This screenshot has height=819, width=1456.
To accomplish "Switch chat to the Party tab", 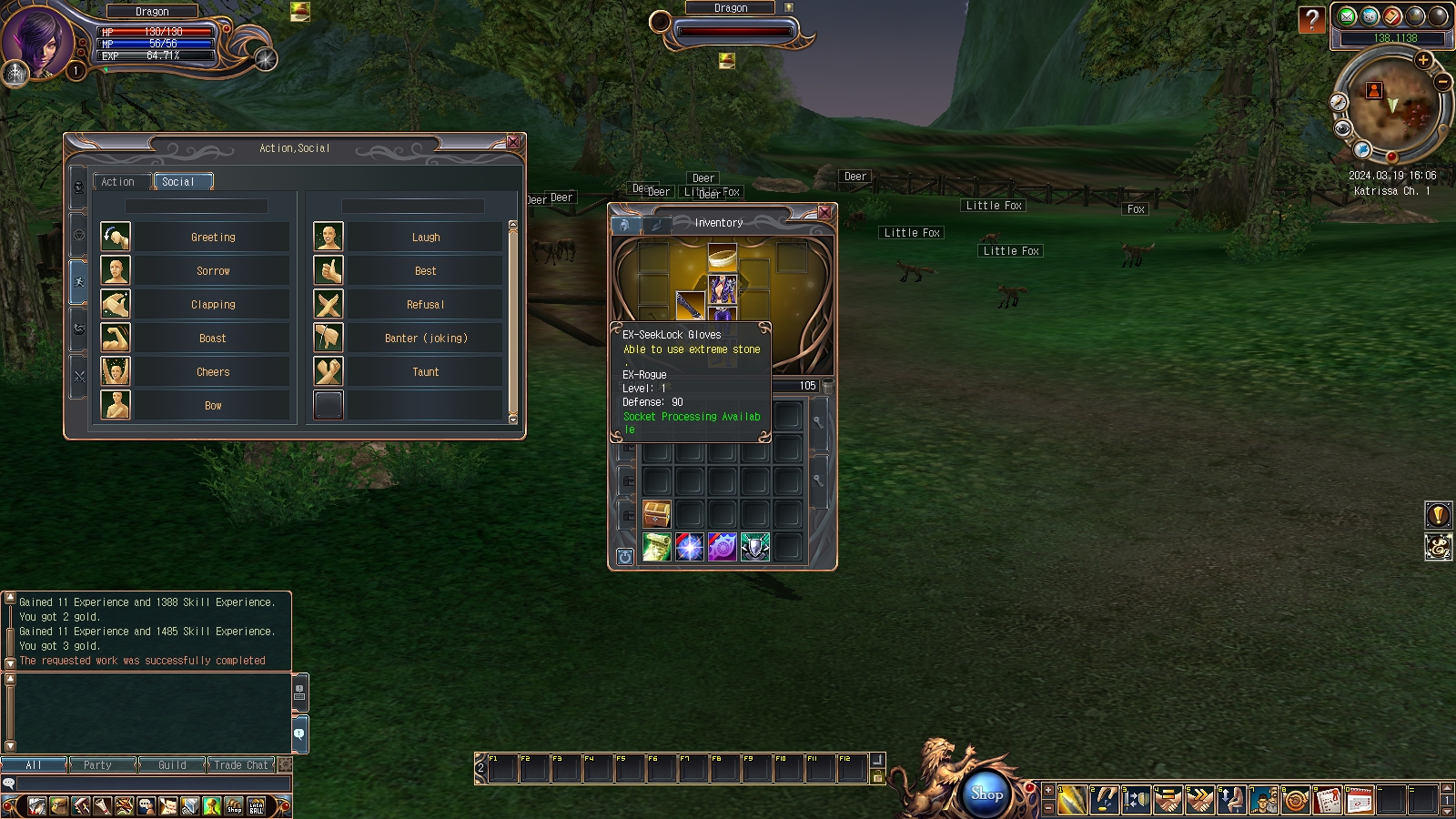I will (97, 765).
